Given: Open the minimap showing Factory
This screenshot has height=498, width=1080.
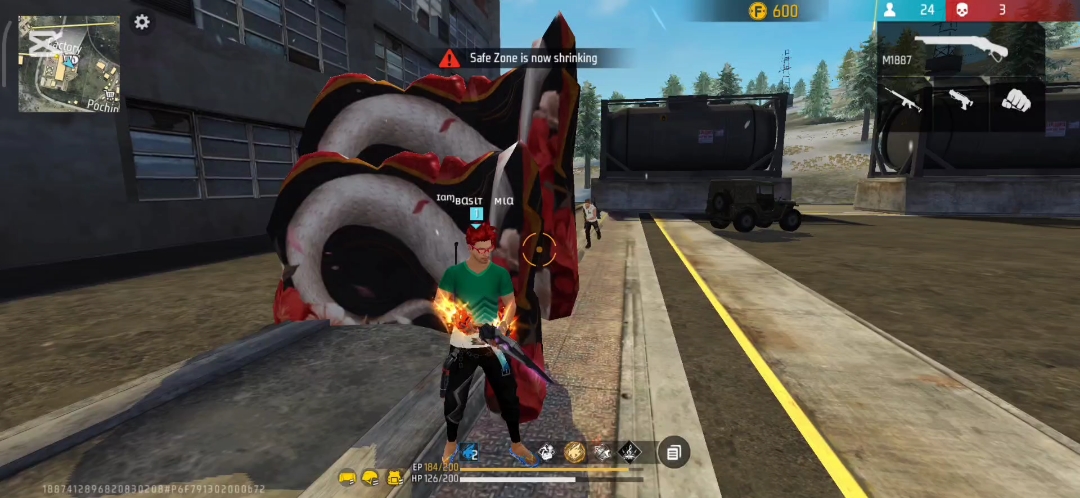Looking at the screenshot, I should 69,63.
